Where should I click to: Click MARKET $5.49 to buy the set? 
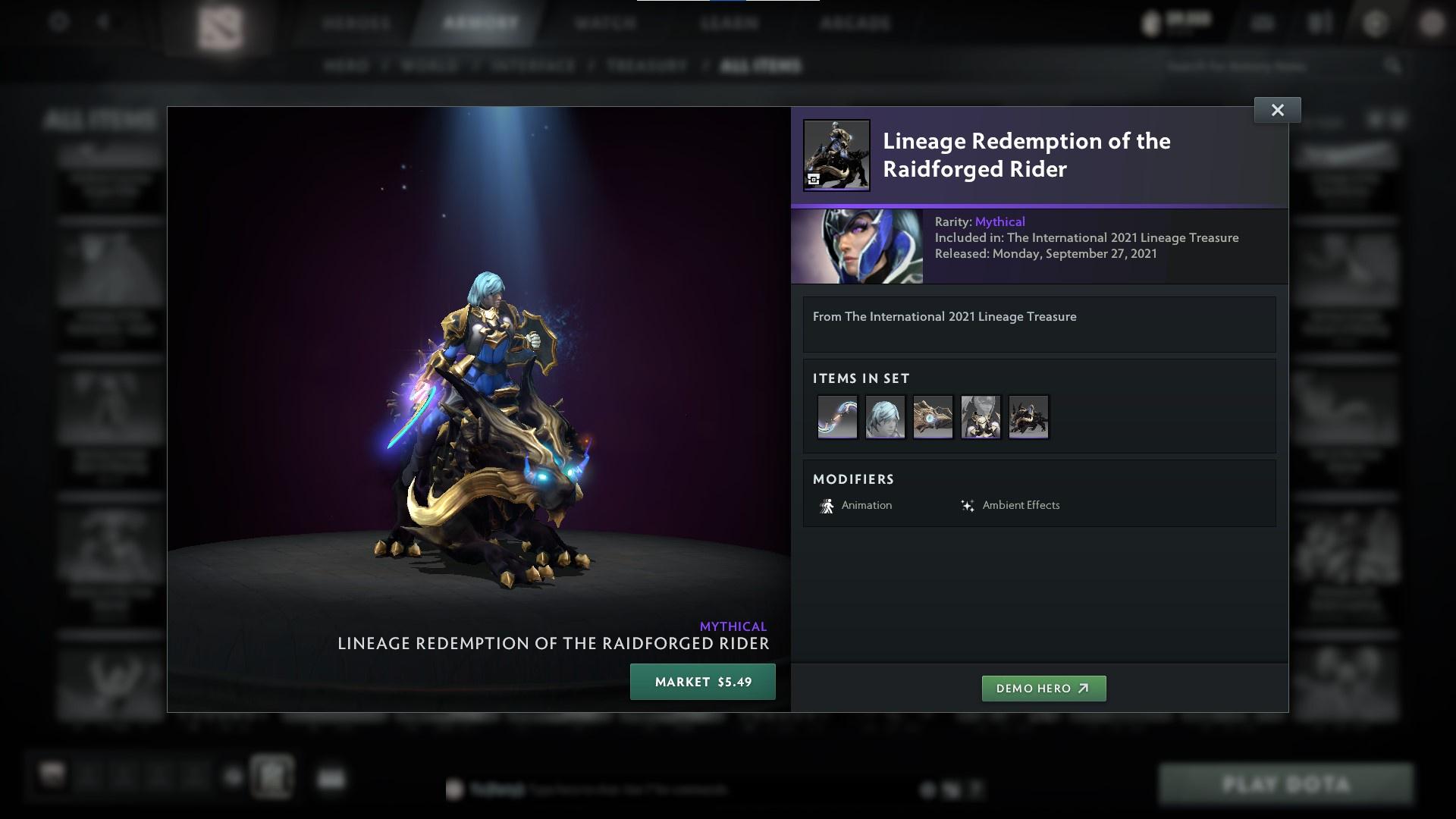click(x=702, y=682)
